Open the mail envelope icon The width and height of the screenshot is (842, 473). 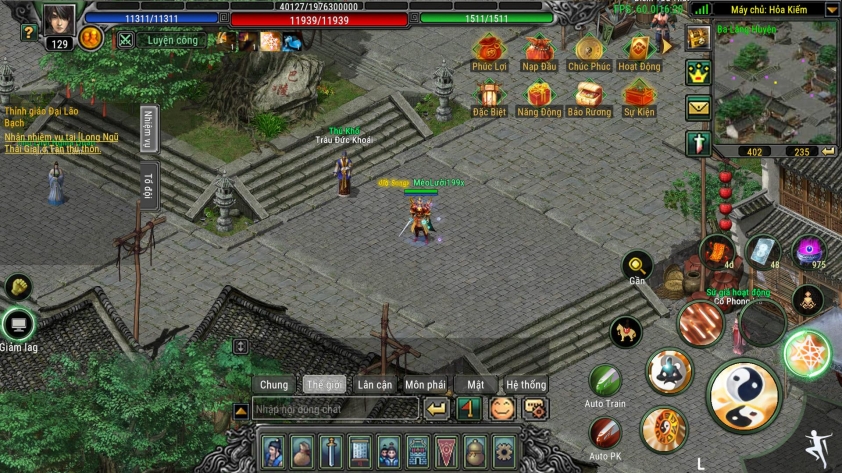[x=698, y=108]
